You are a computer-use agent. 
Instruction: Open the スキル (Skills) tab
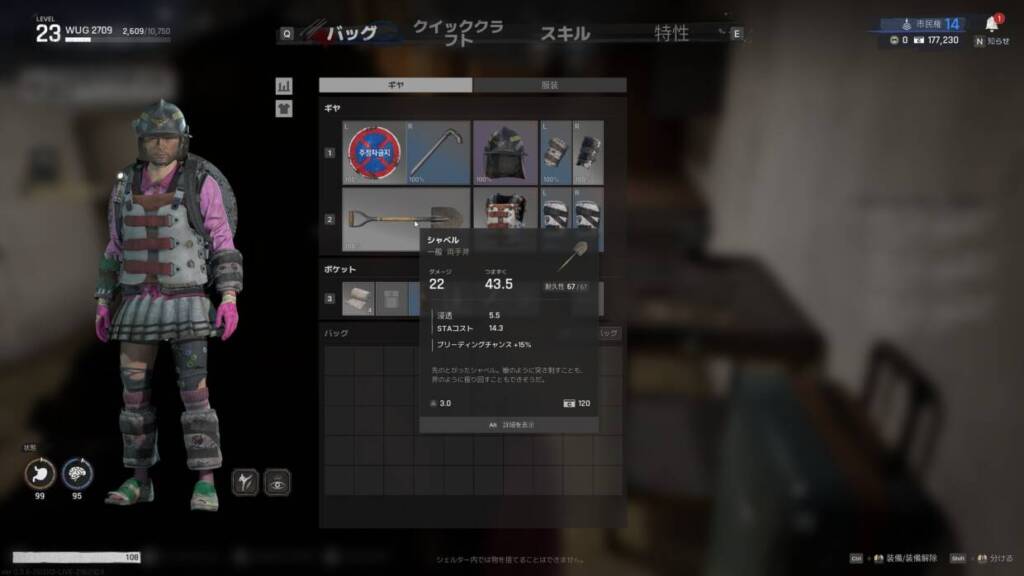[x=565, y=33]
